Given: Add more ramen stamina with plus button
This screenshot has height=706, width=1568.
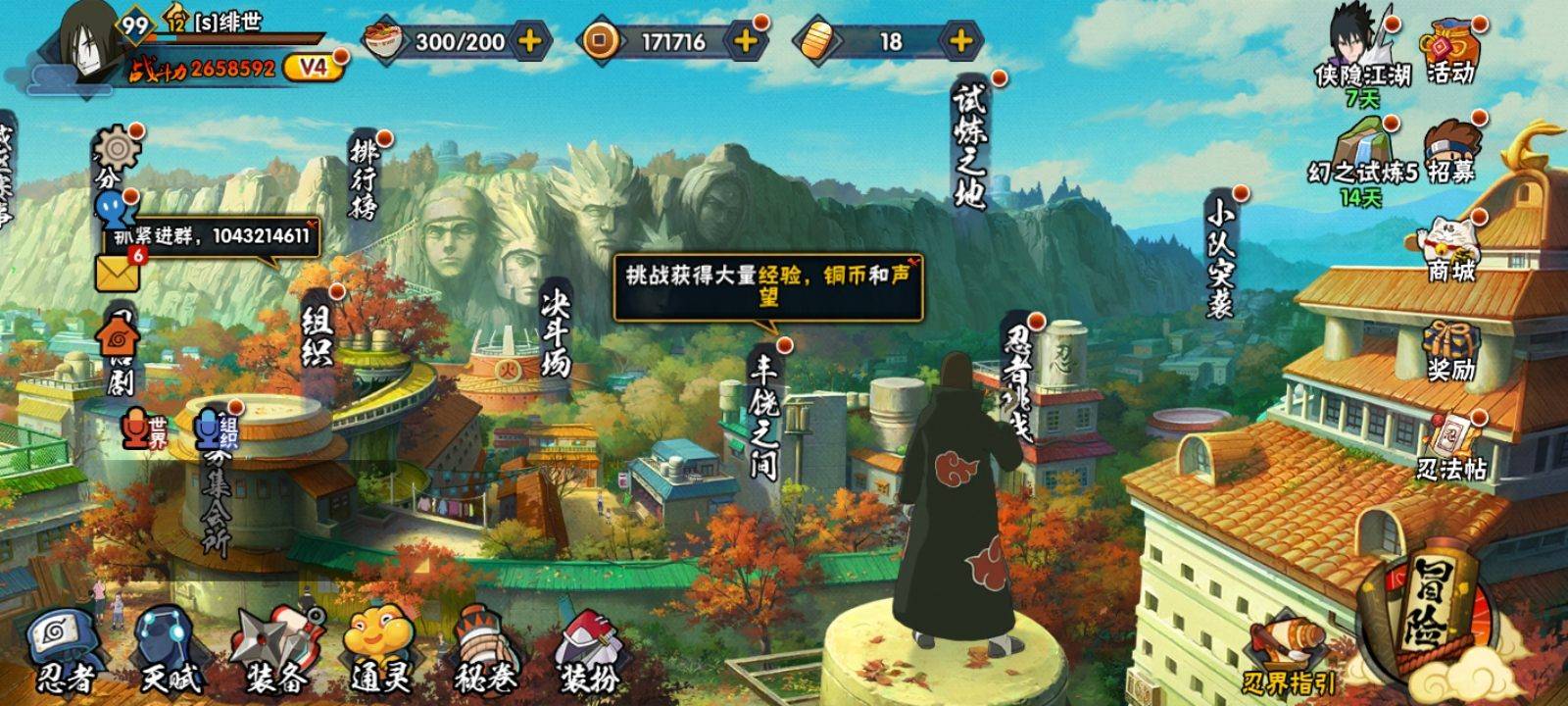Looking at the screenshot, I should tap(529, 41).
